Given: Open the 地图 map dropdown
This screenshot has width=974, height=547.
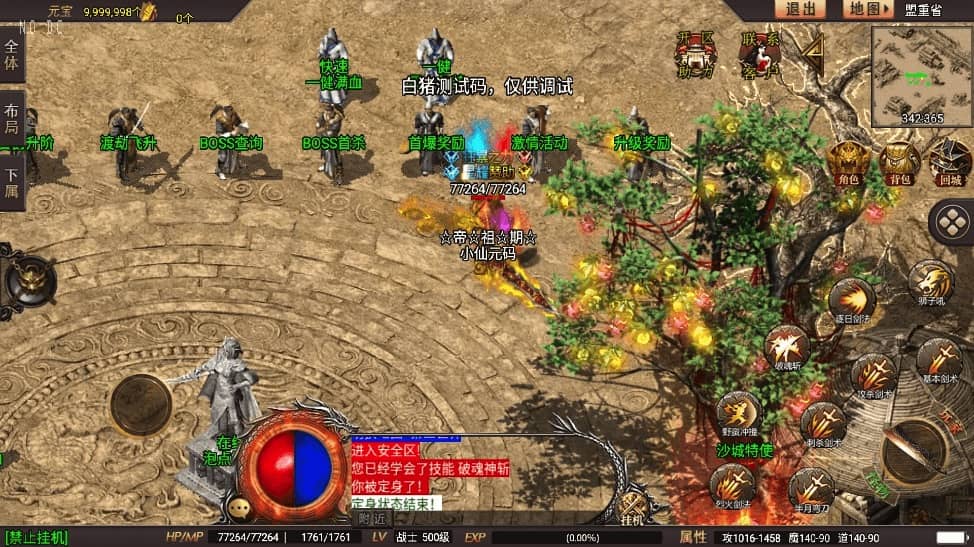Looking at the screenshot, I should tap(866, 9).
